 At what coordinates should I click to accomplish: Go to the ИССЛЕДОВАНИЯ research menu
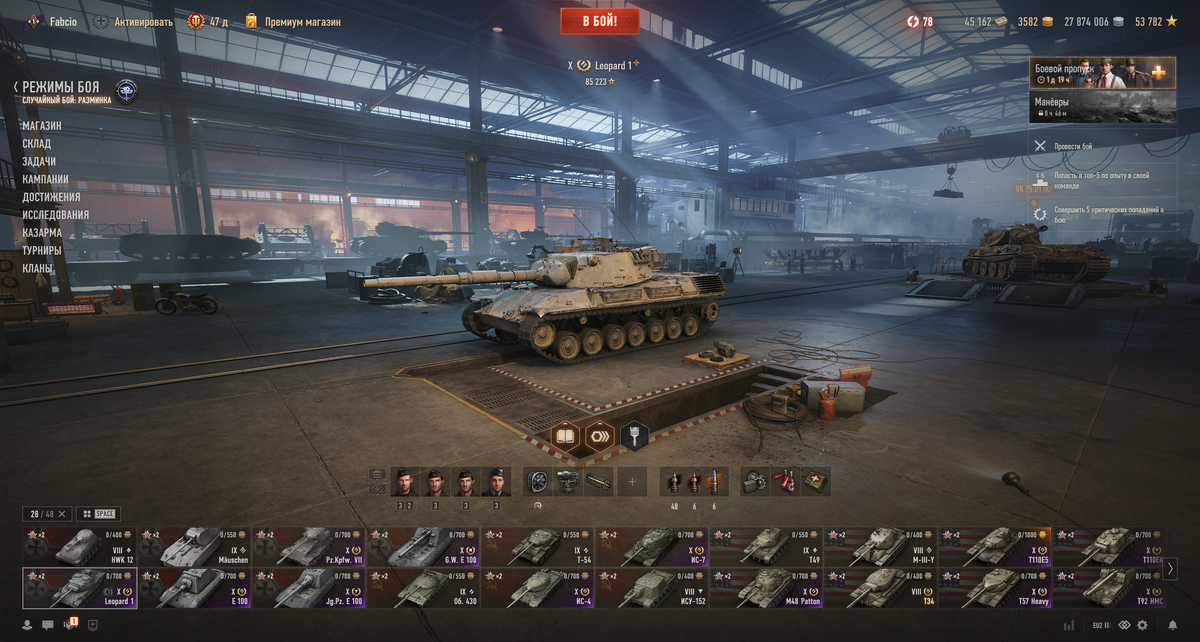(56, 215)
